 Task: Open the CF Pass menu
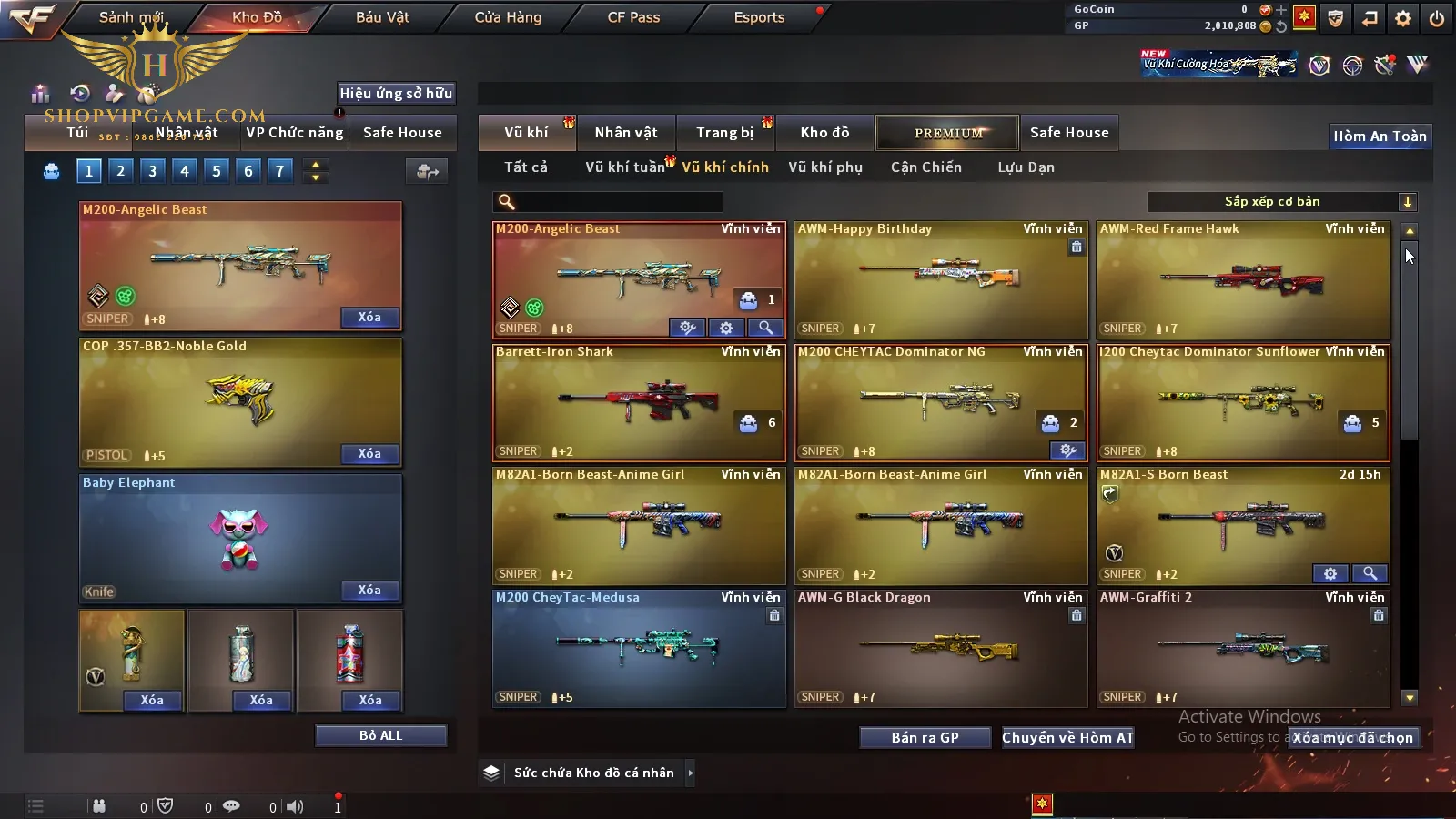pos(633,17)
